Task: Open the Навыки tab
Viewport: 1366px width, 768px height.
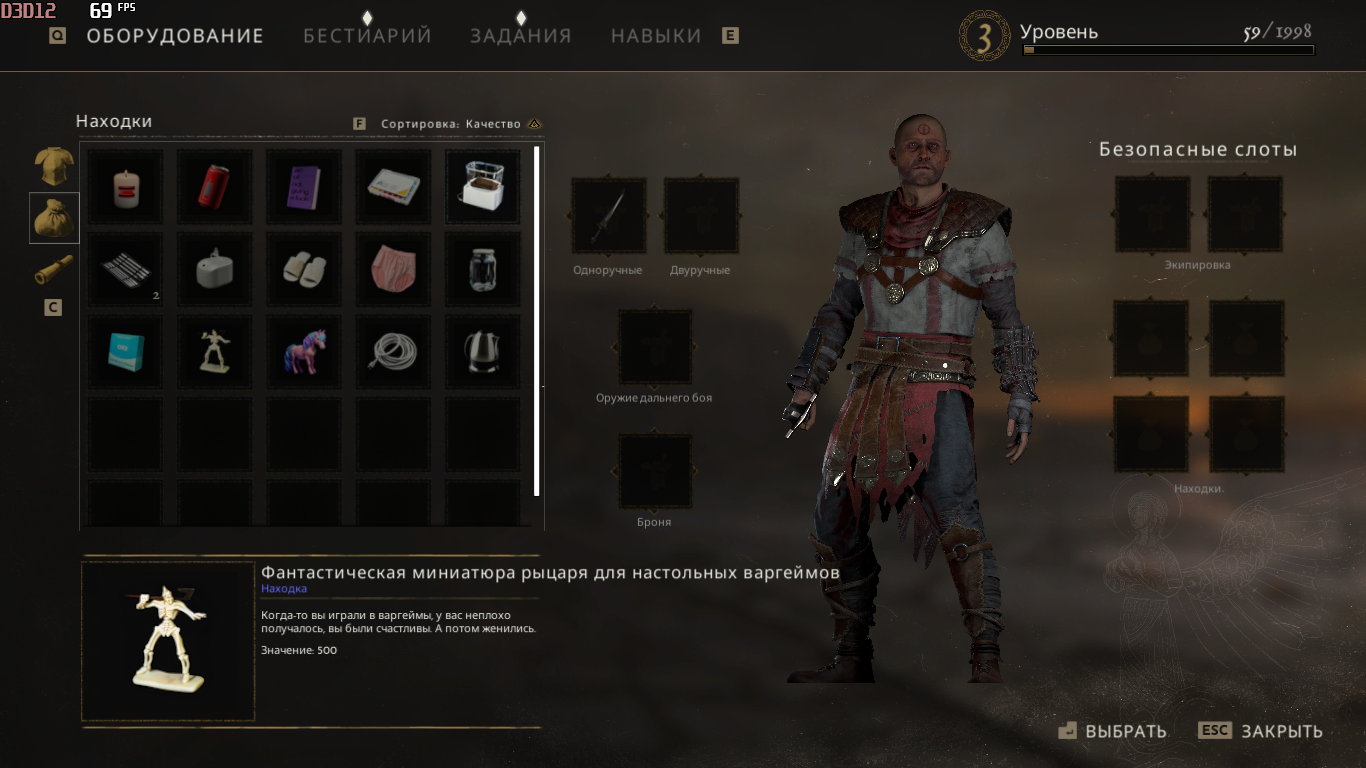Action: 656,36
